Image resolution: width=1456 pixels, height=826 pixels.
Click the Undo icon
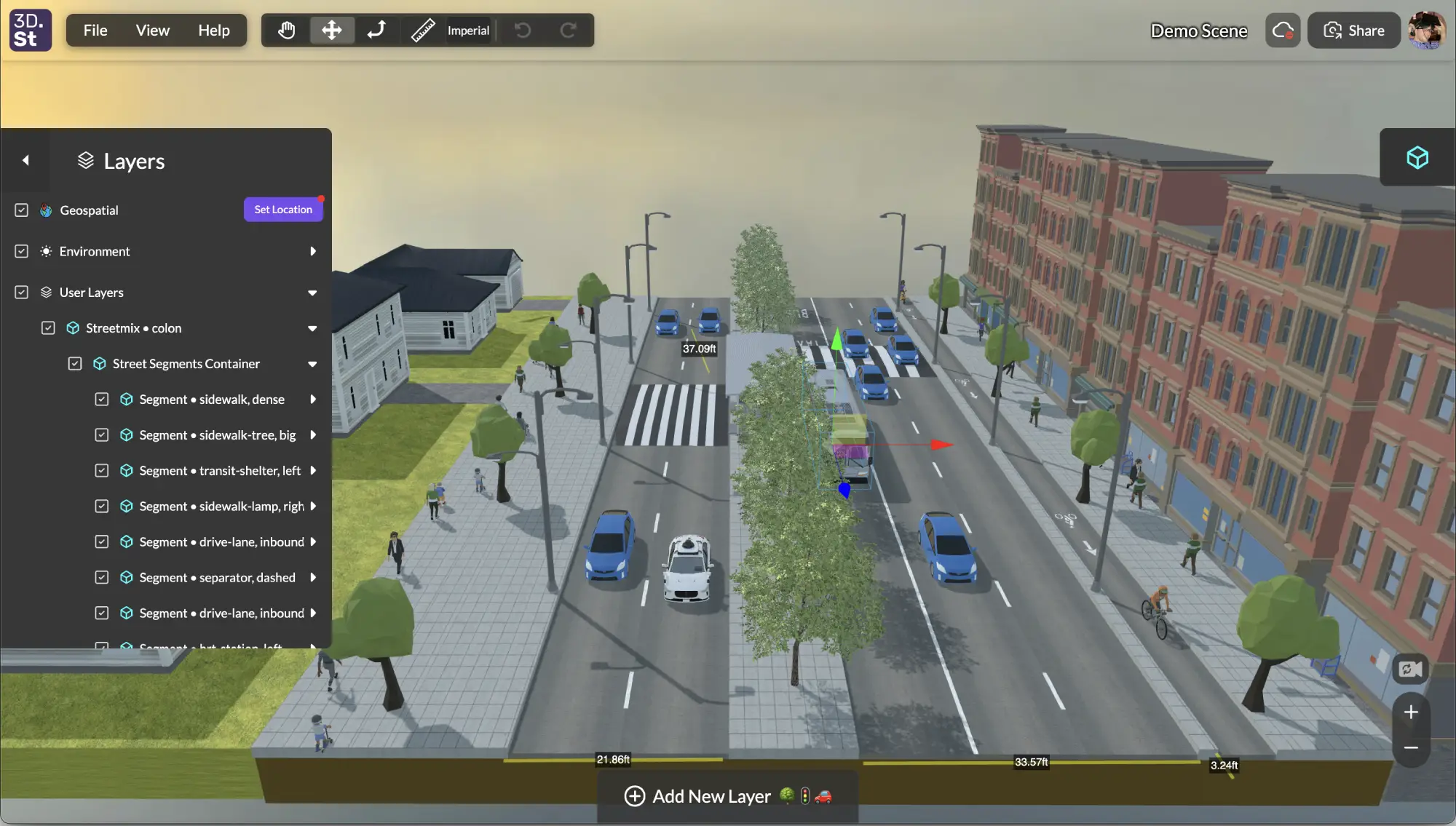(523, 30)
